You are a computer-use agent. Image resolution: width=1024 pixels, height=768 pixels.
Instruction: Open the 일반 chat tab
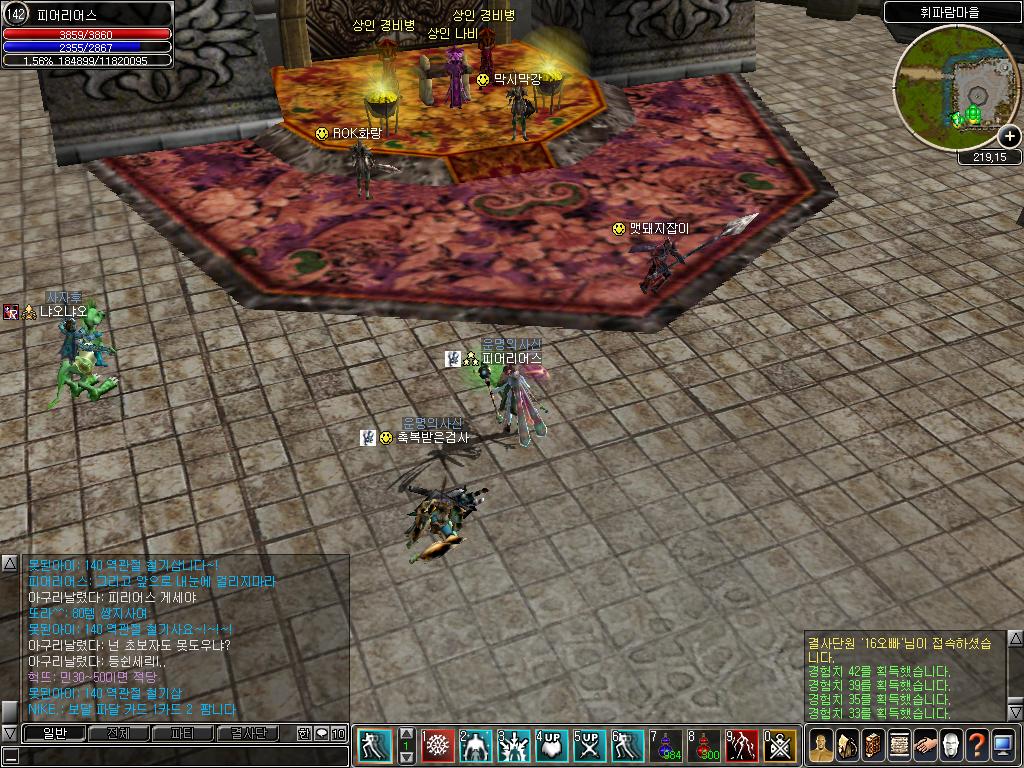pos(54,733)
